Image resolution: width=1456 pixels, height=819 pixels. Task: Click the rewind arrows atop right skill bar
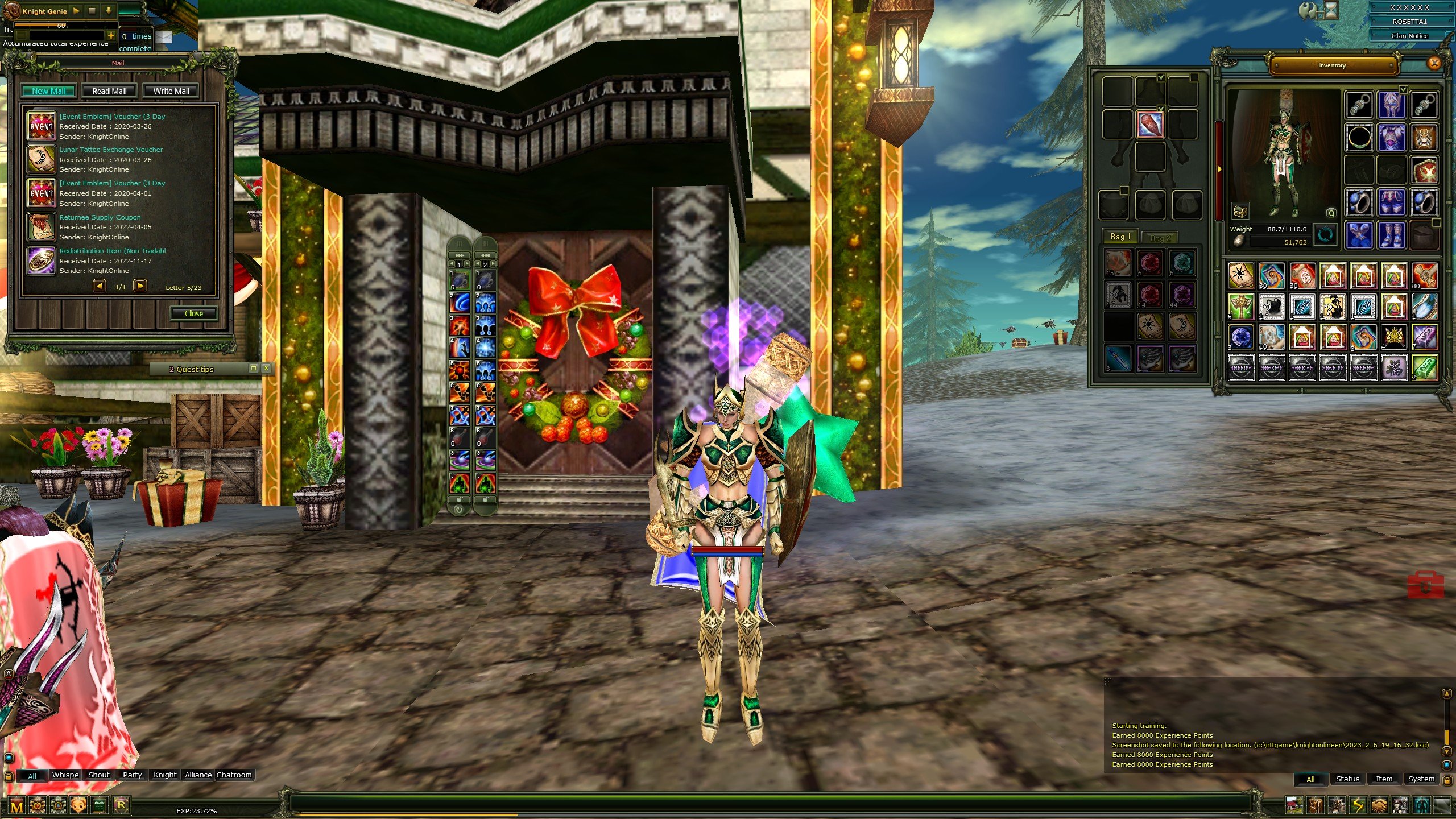point(486,255)
